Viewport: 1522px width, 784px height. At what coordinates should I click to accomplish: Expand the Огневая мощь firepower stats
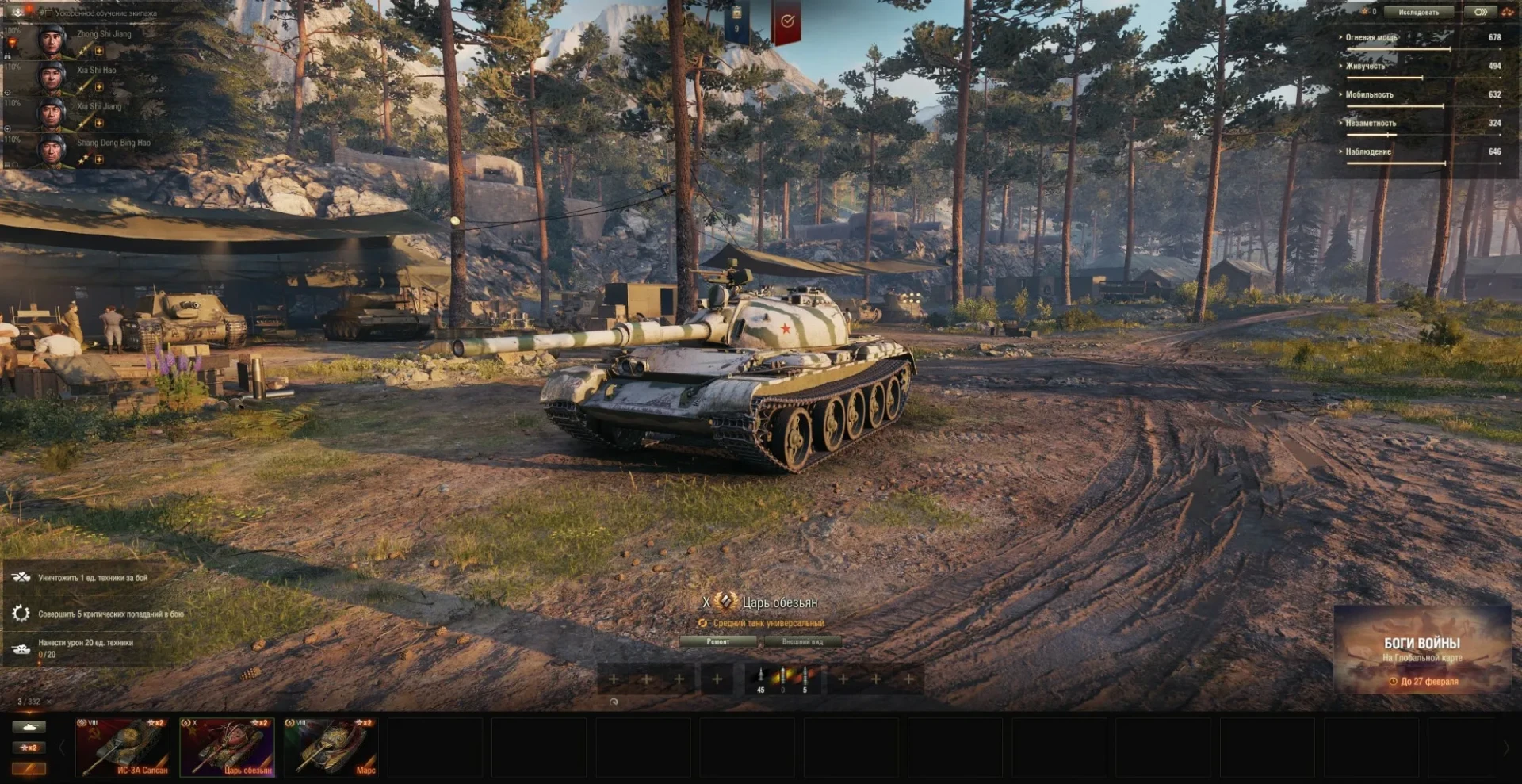pos(1372,37)
